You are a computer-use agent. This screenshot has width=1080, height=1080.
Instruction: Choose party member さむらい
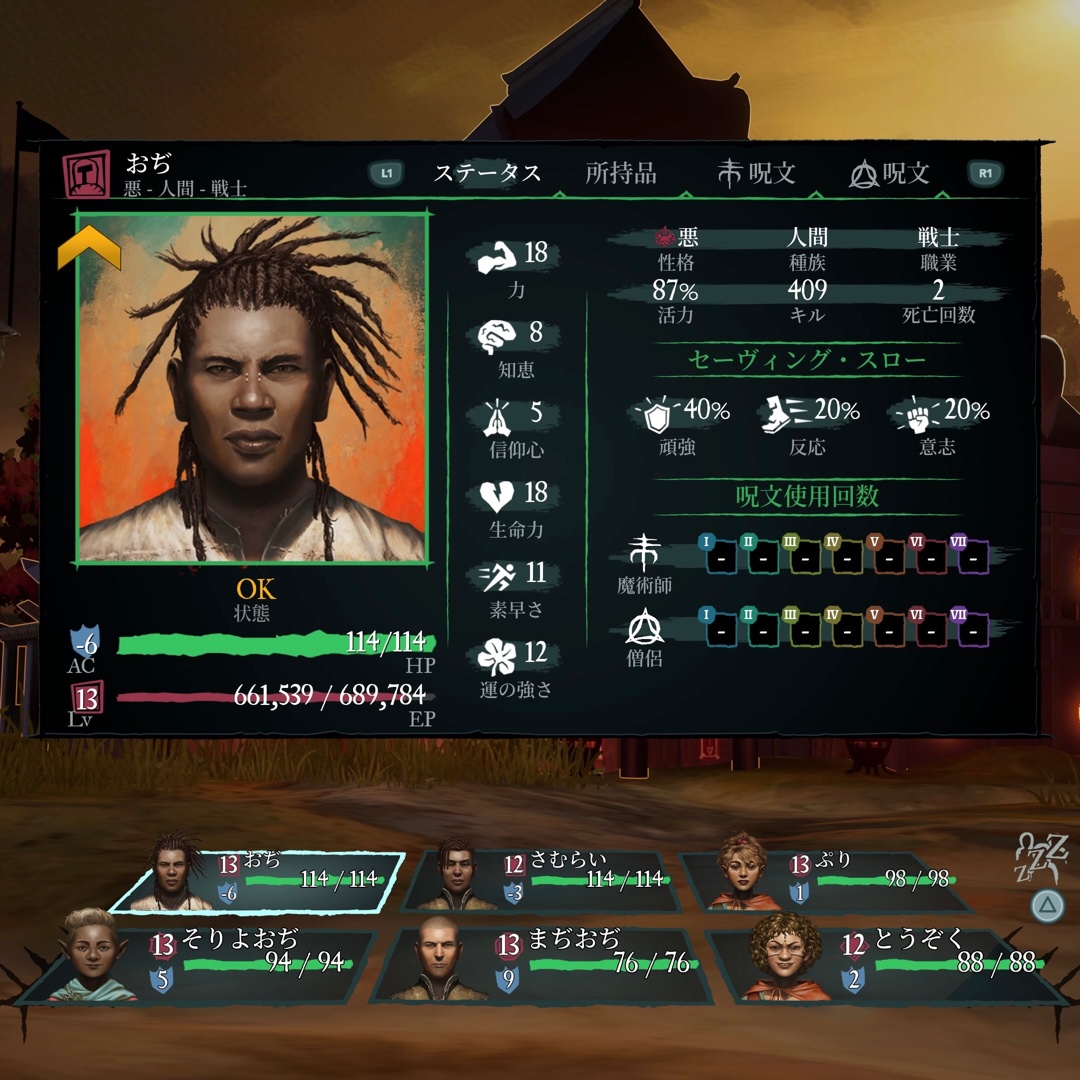click(540, 882)
